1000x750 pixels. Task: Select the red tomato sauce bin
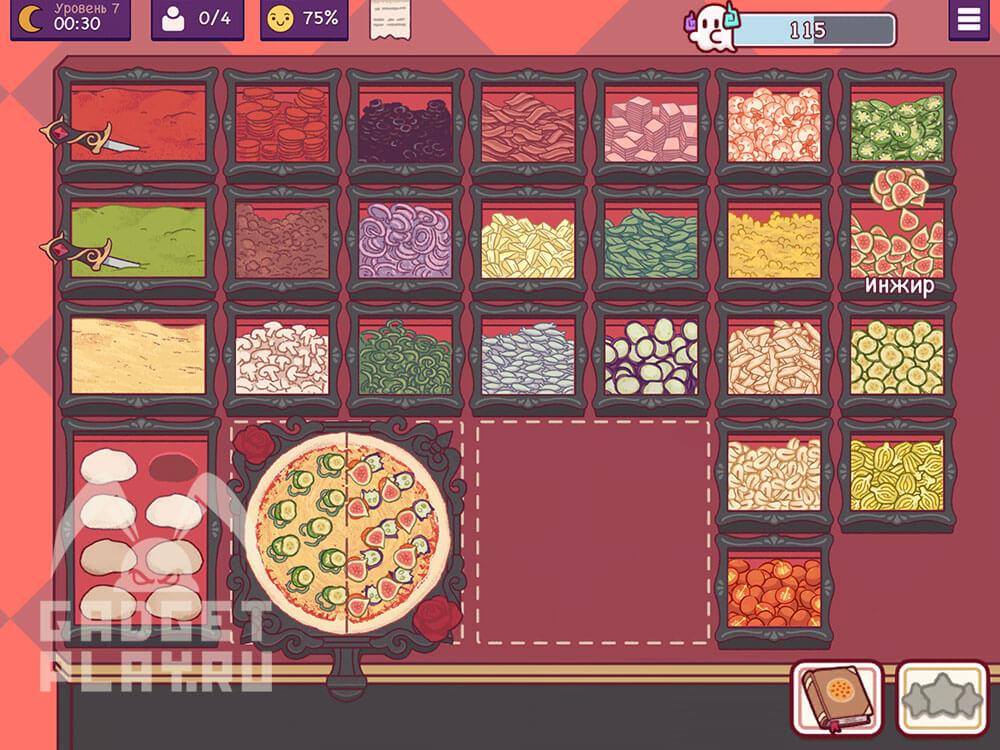coord(138,123)
